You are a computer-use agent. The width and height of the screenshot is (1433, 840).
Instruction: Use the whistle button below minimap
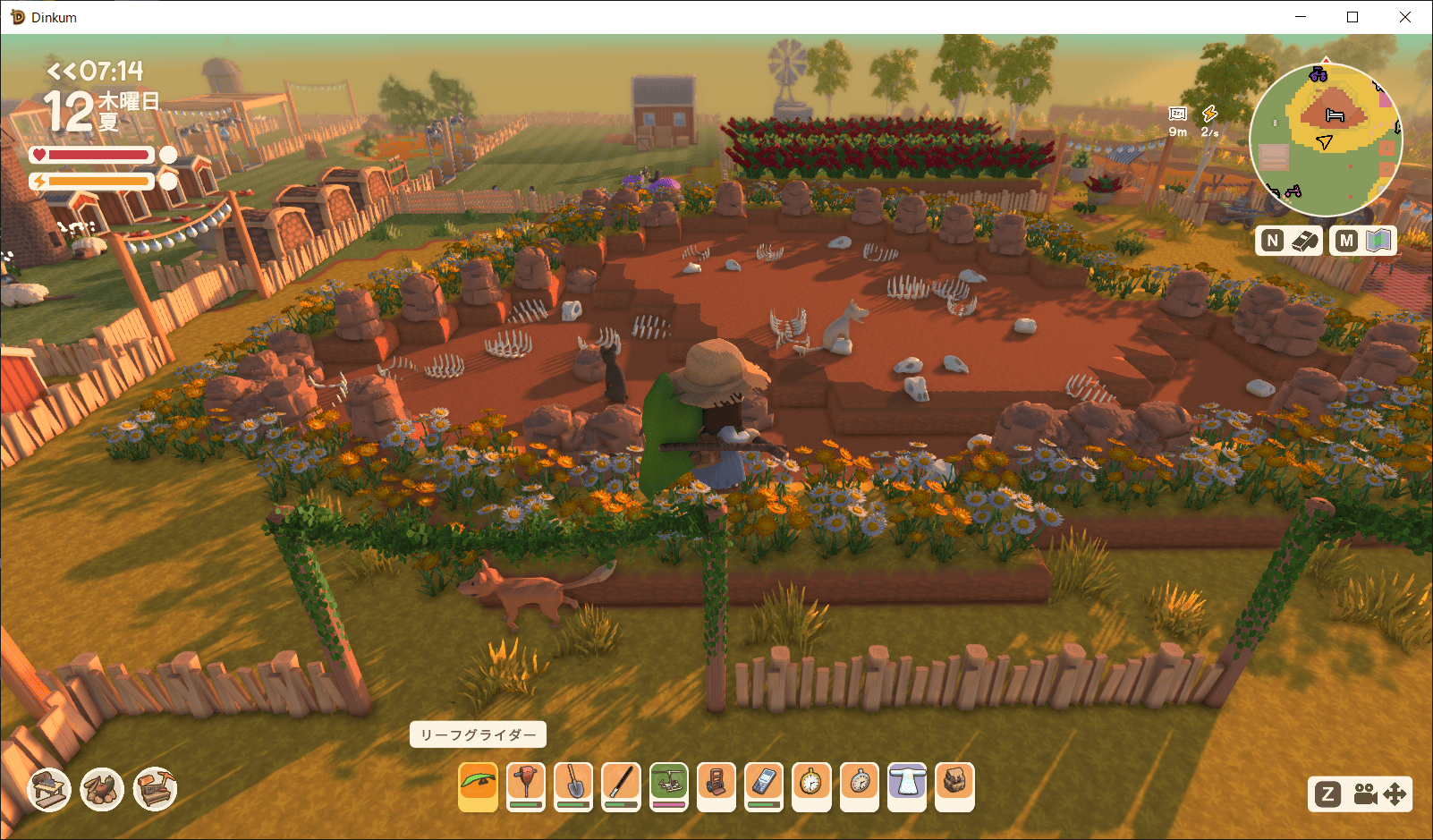tap(1289, 240)
